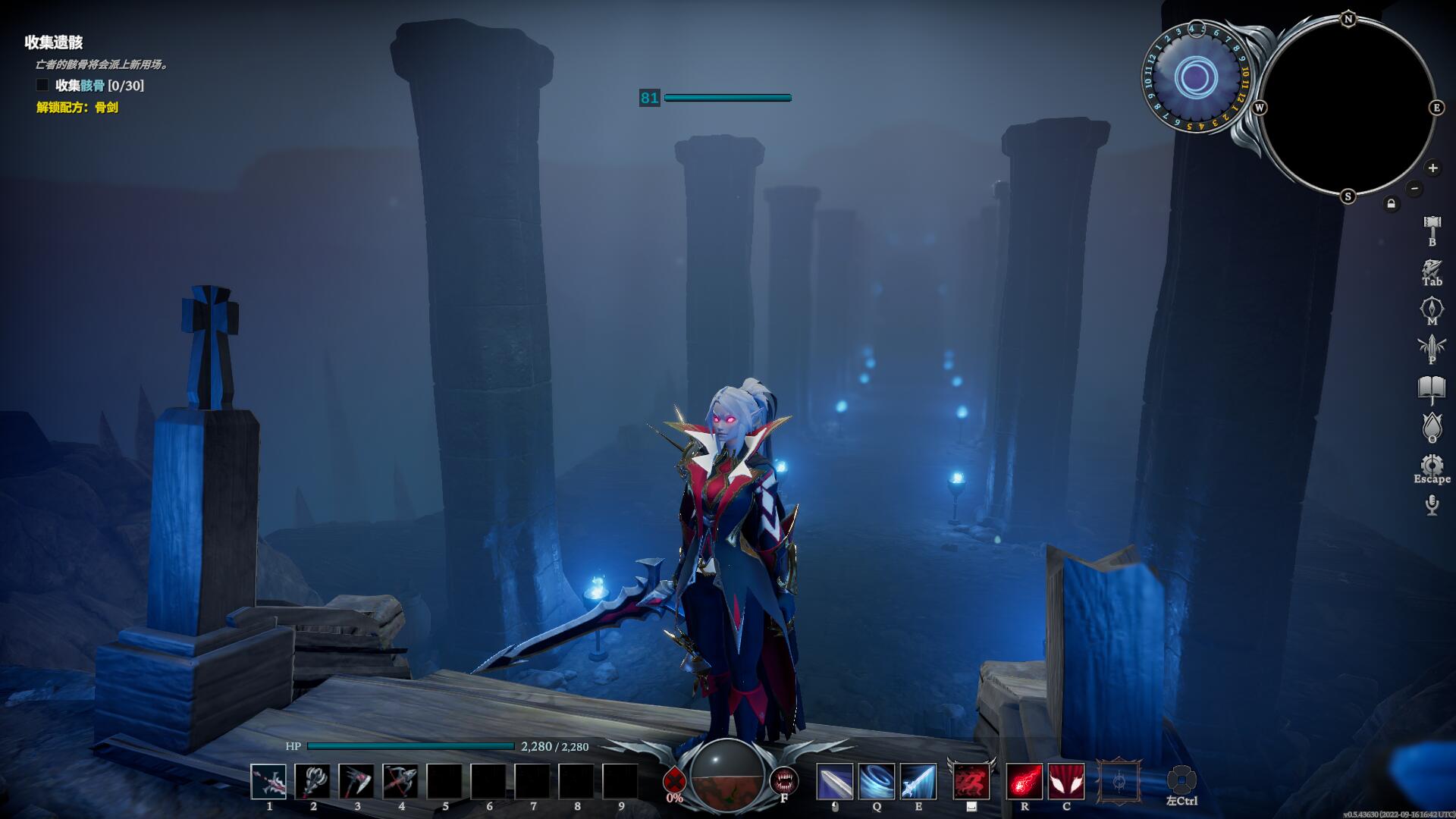Viewport: 1456px width, 819px height.
Task: Cast the red blood orb spell
Action: coord(1024,782)
